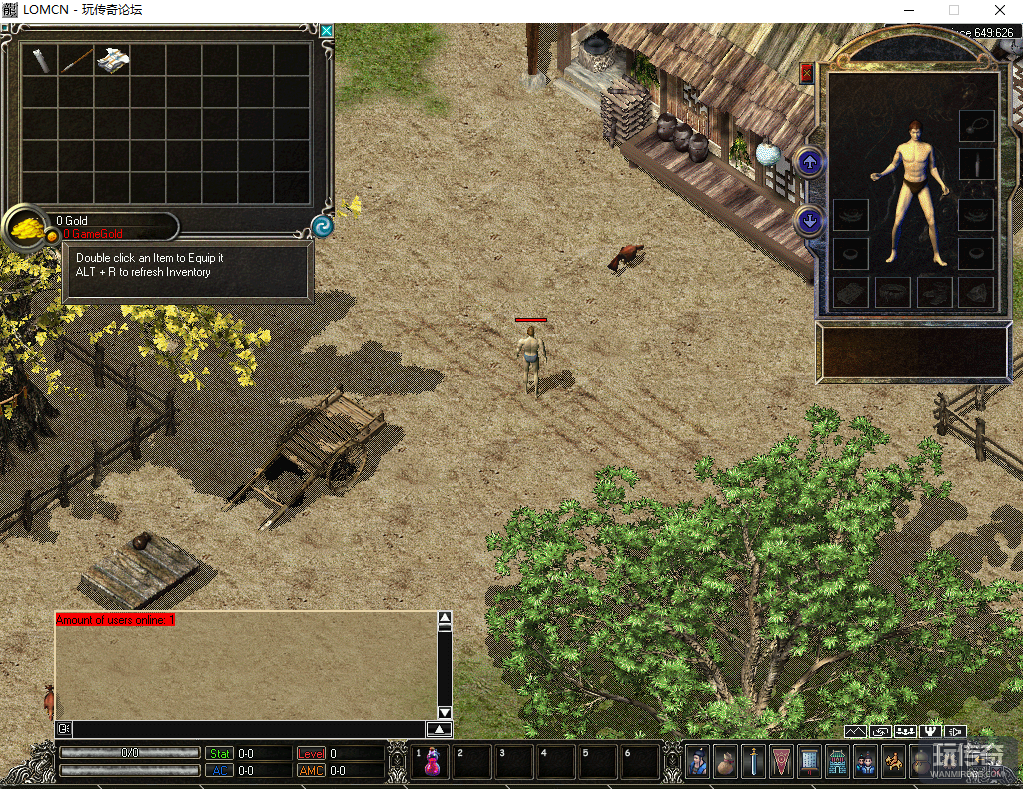Use the red potion in hotbar slot 1
The width and height of the screenshot is (1023, 789).
click(433, 762)
